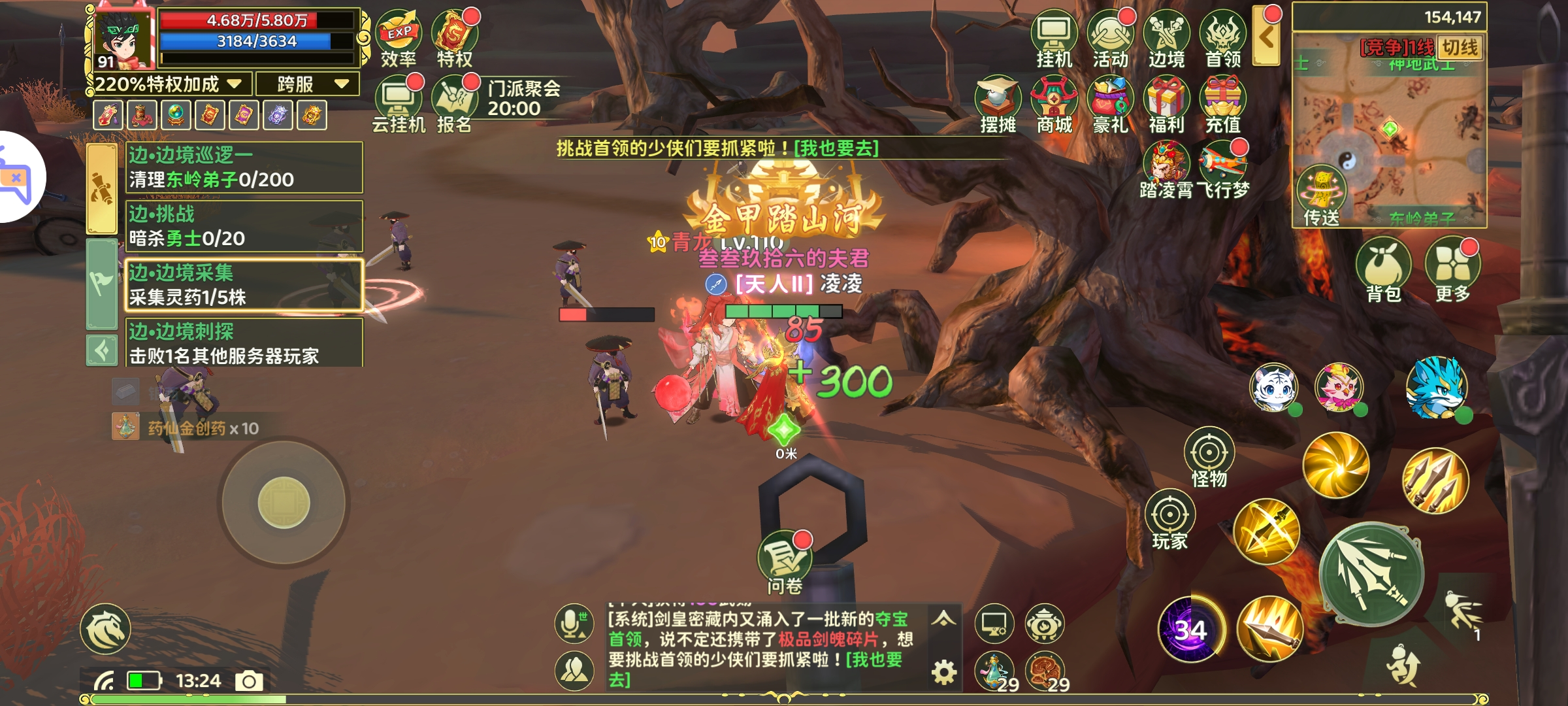Open the 商城 shop
The height and width of the screenshot is (706, 1568).
coord(1054,105)
